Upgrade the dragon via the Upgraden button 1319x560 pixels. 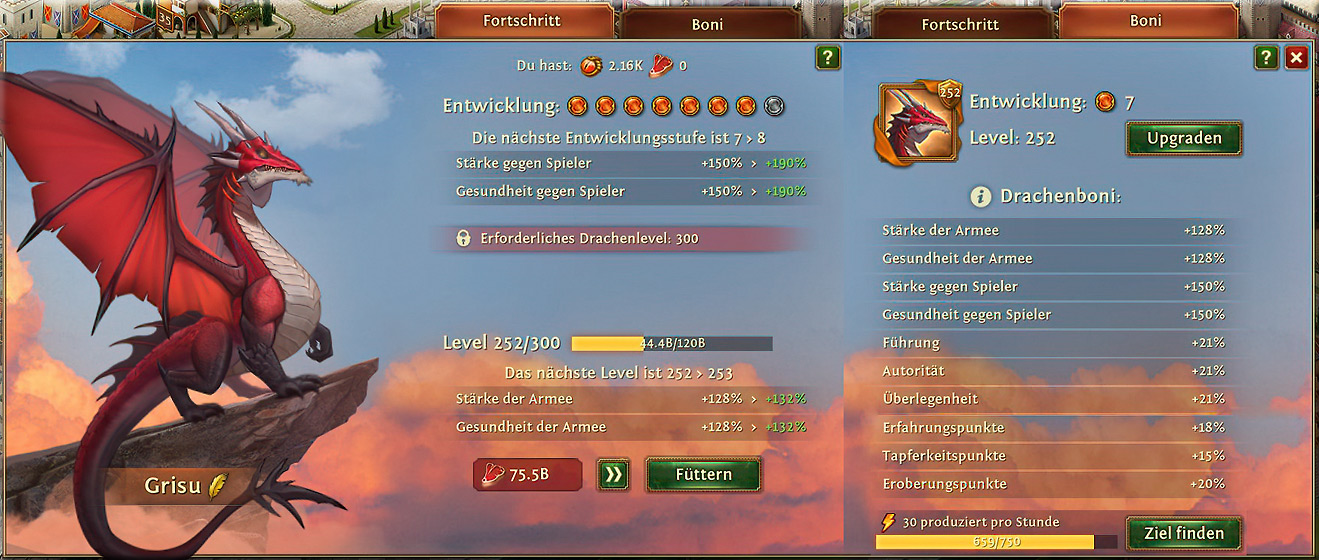[1184, 138]
